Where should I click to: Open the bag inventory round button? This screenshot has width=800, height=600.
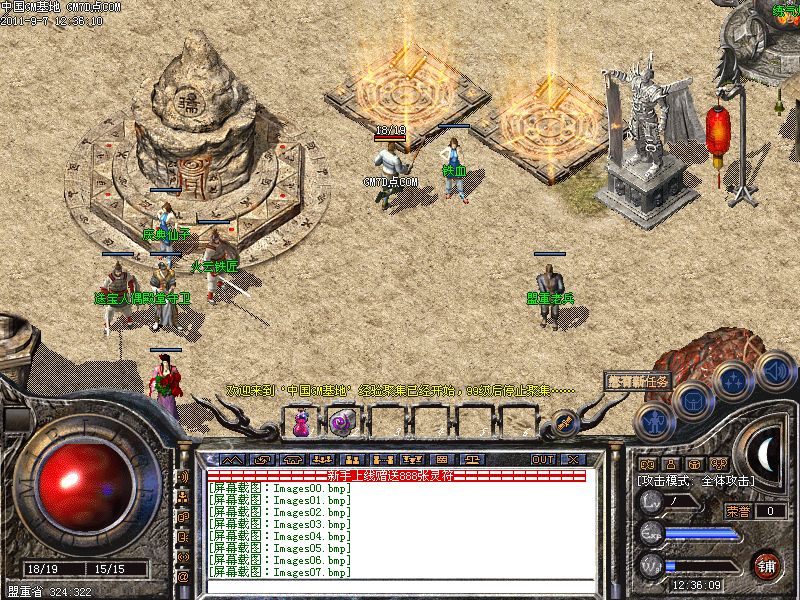[x=691, y=400]
